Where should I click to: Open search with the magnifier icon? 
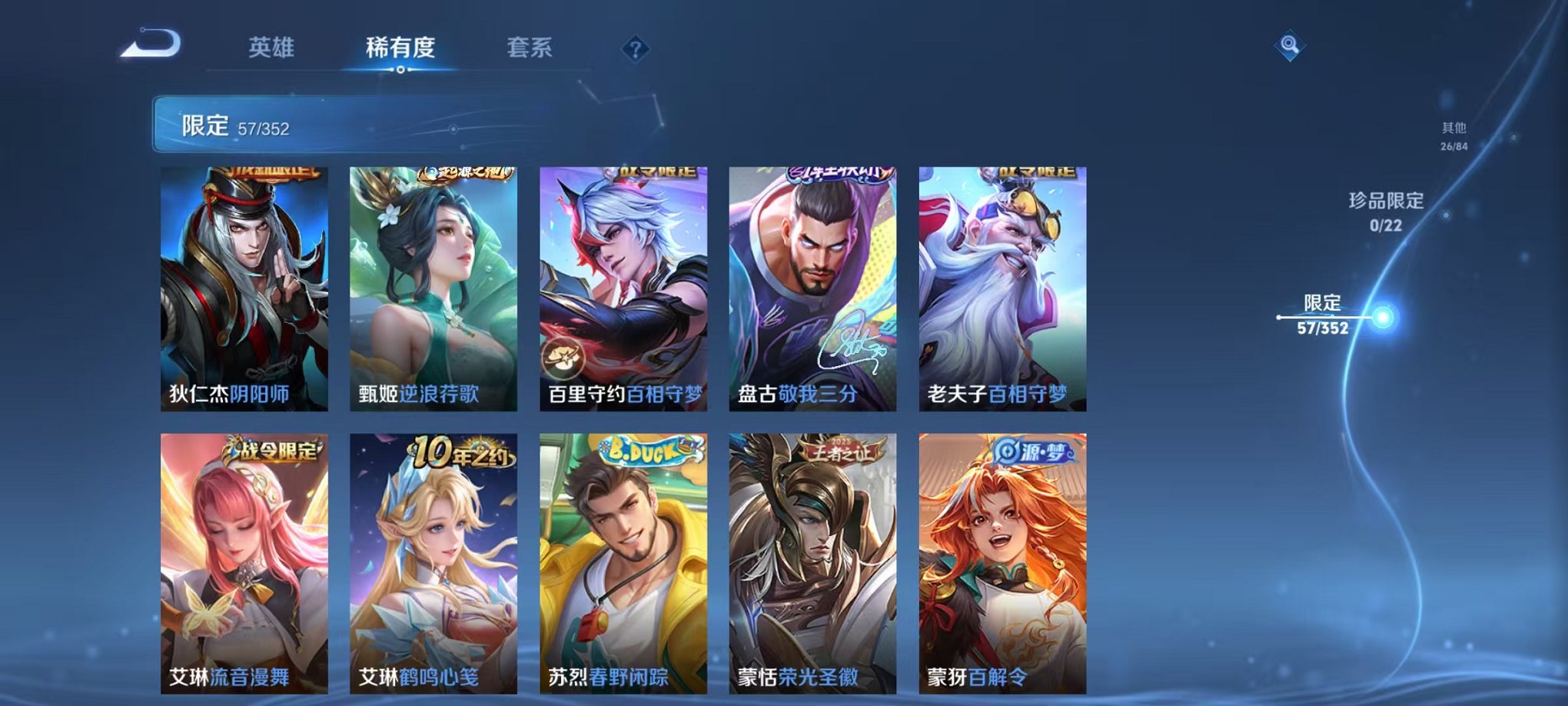(x=1291, y=46)
